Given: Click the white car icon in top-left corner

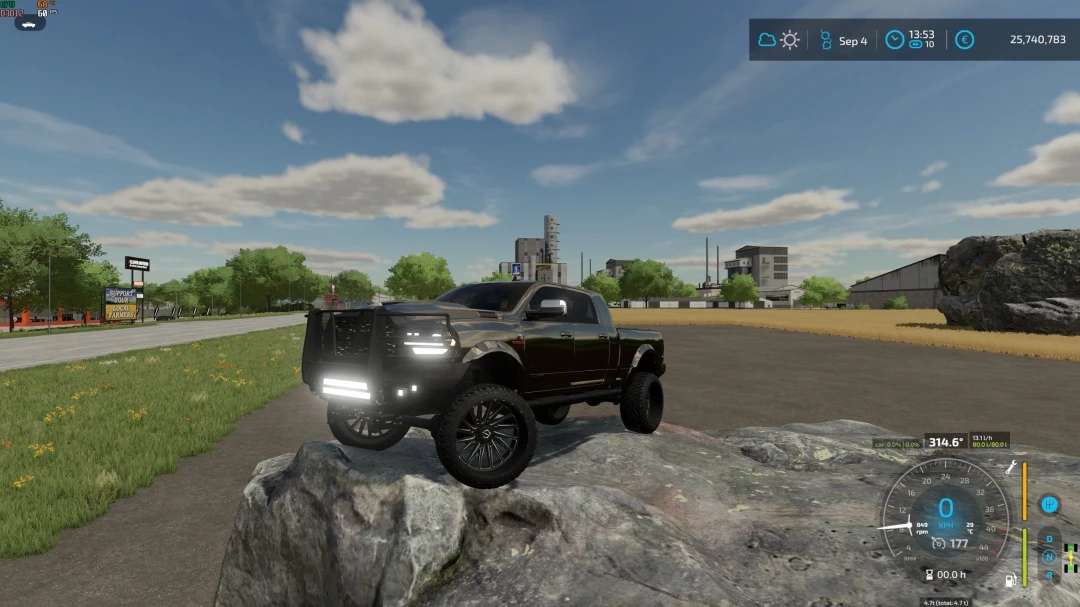Looking at the screenshot, I should (29, 22).
